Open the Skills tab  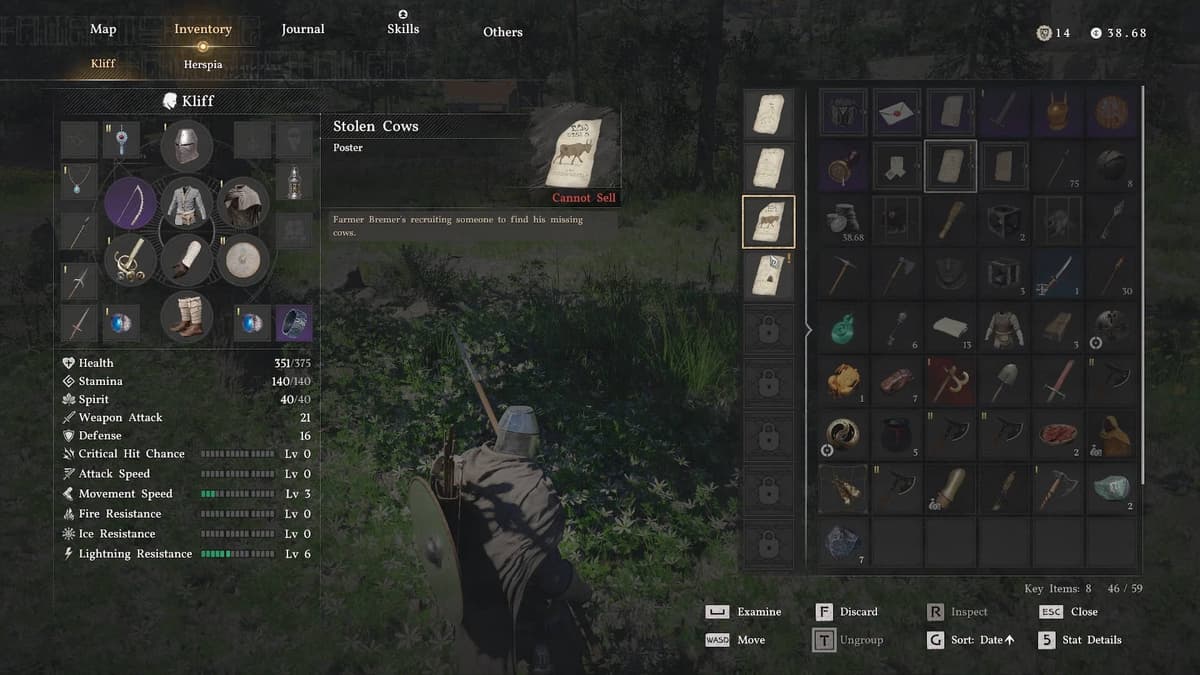pos(402,29)
